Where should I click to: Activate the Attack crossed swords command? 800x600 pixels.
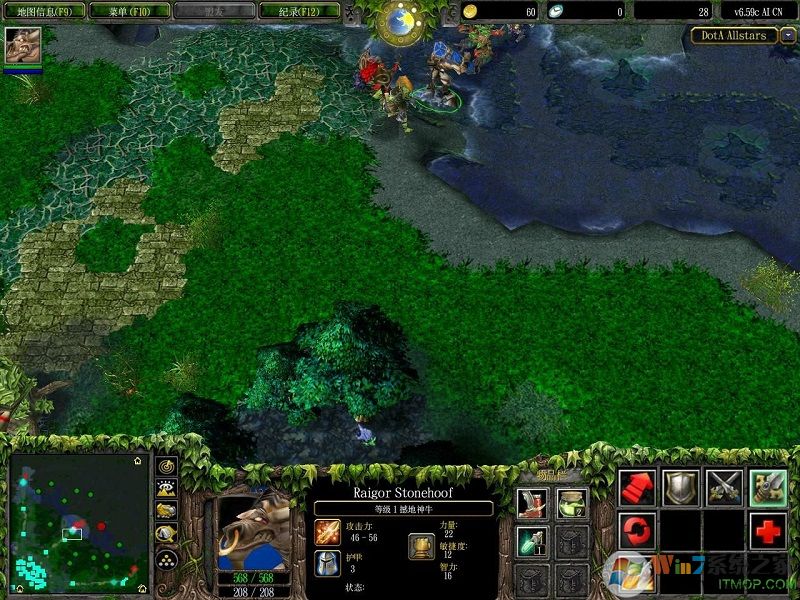click(x=724, y=487)
